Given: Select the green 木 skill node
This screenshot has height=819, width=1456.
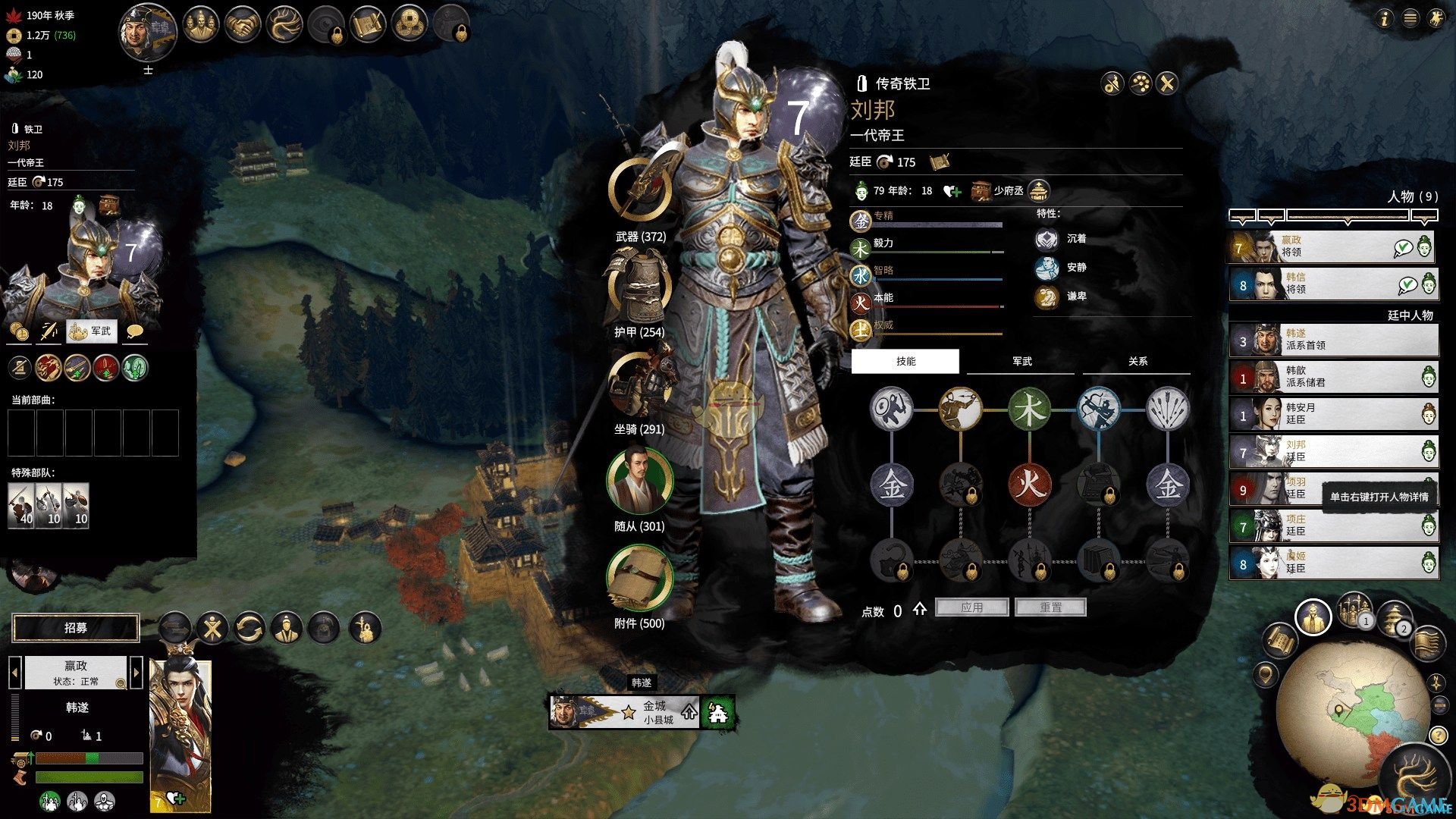Looking at the screenshot, I should (x=1029, y=409).
